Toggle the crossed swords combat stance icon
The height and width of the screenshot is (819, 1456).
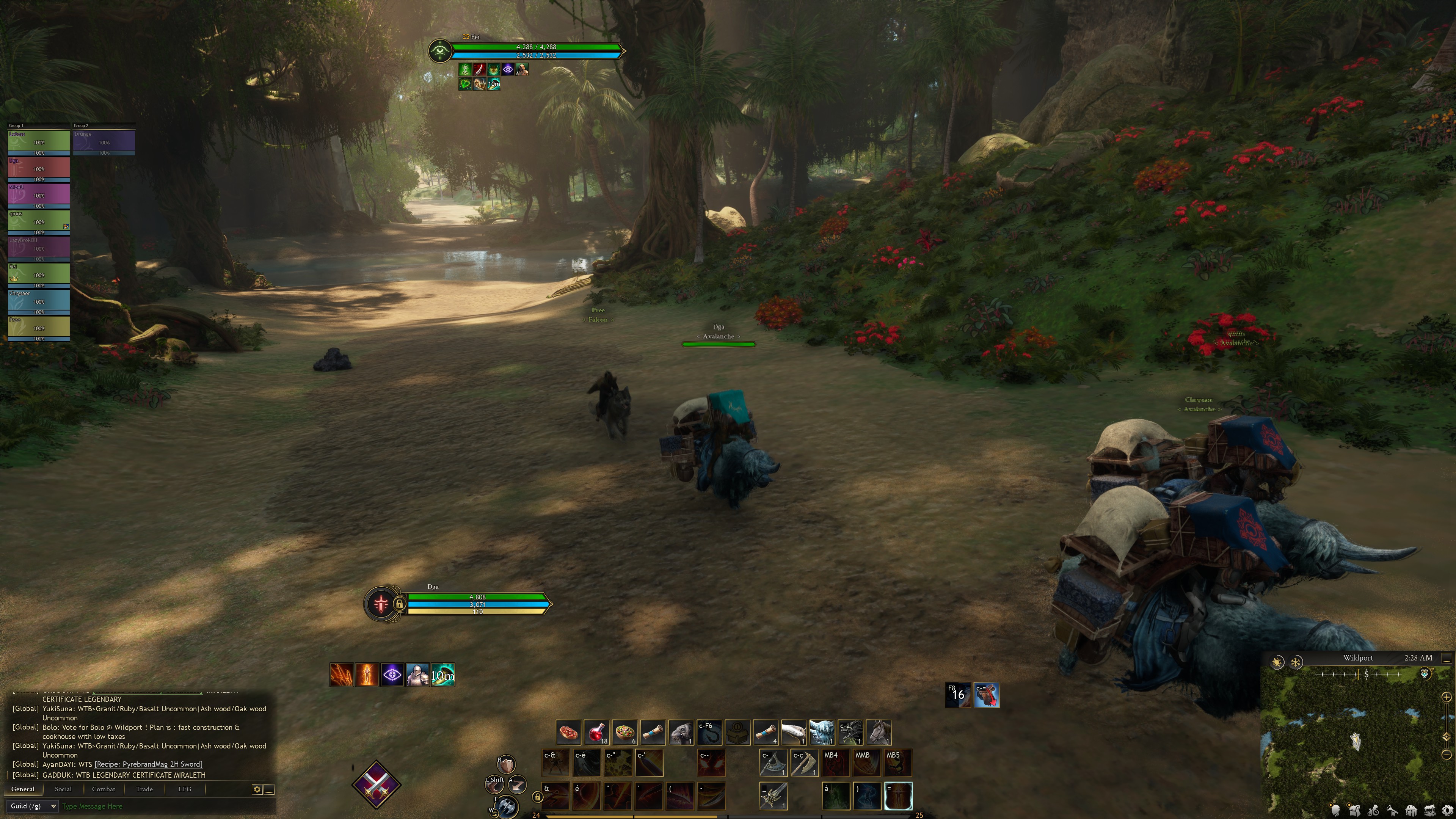pyautogui.click(x=377, y=784)
